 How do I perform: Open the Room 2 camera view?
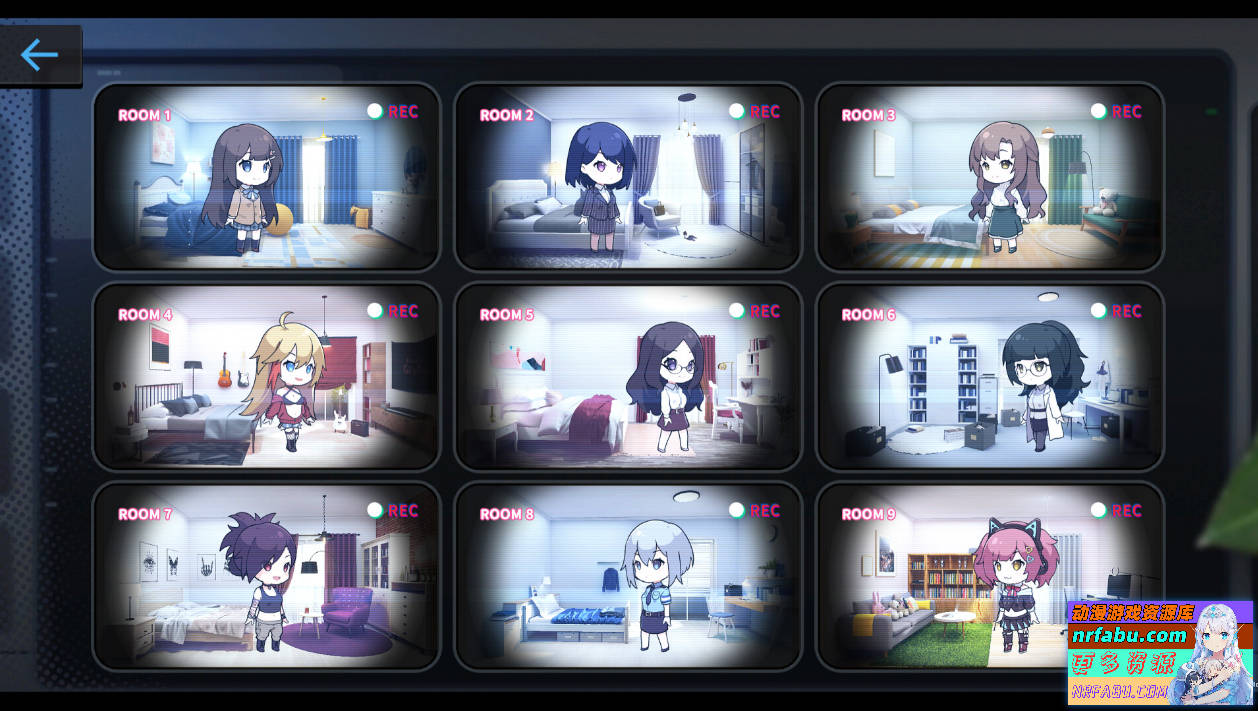click(x=628, y=177)
